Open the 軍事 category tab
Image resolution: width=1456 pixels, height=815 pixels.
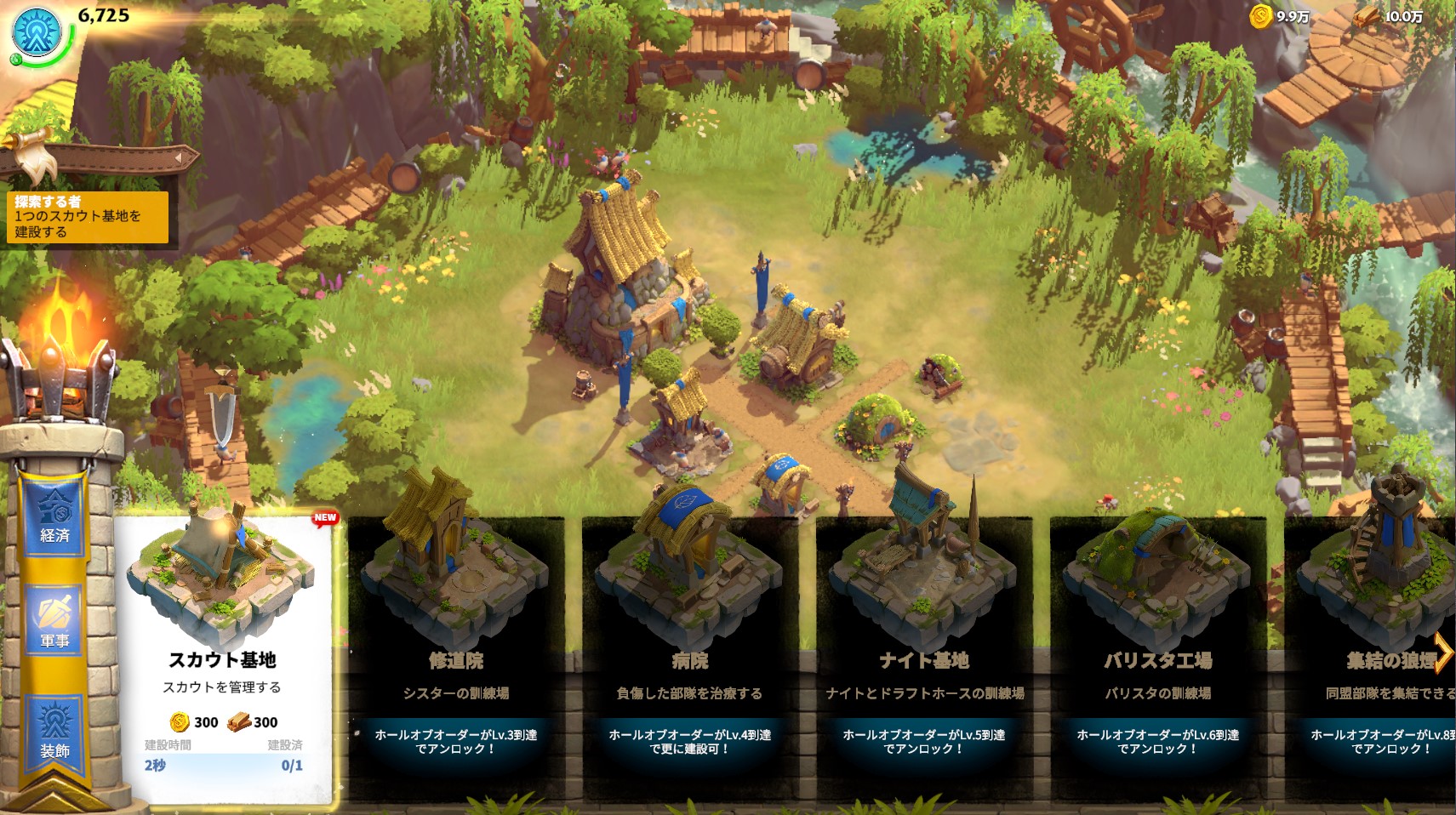click(x=54, y=622)
